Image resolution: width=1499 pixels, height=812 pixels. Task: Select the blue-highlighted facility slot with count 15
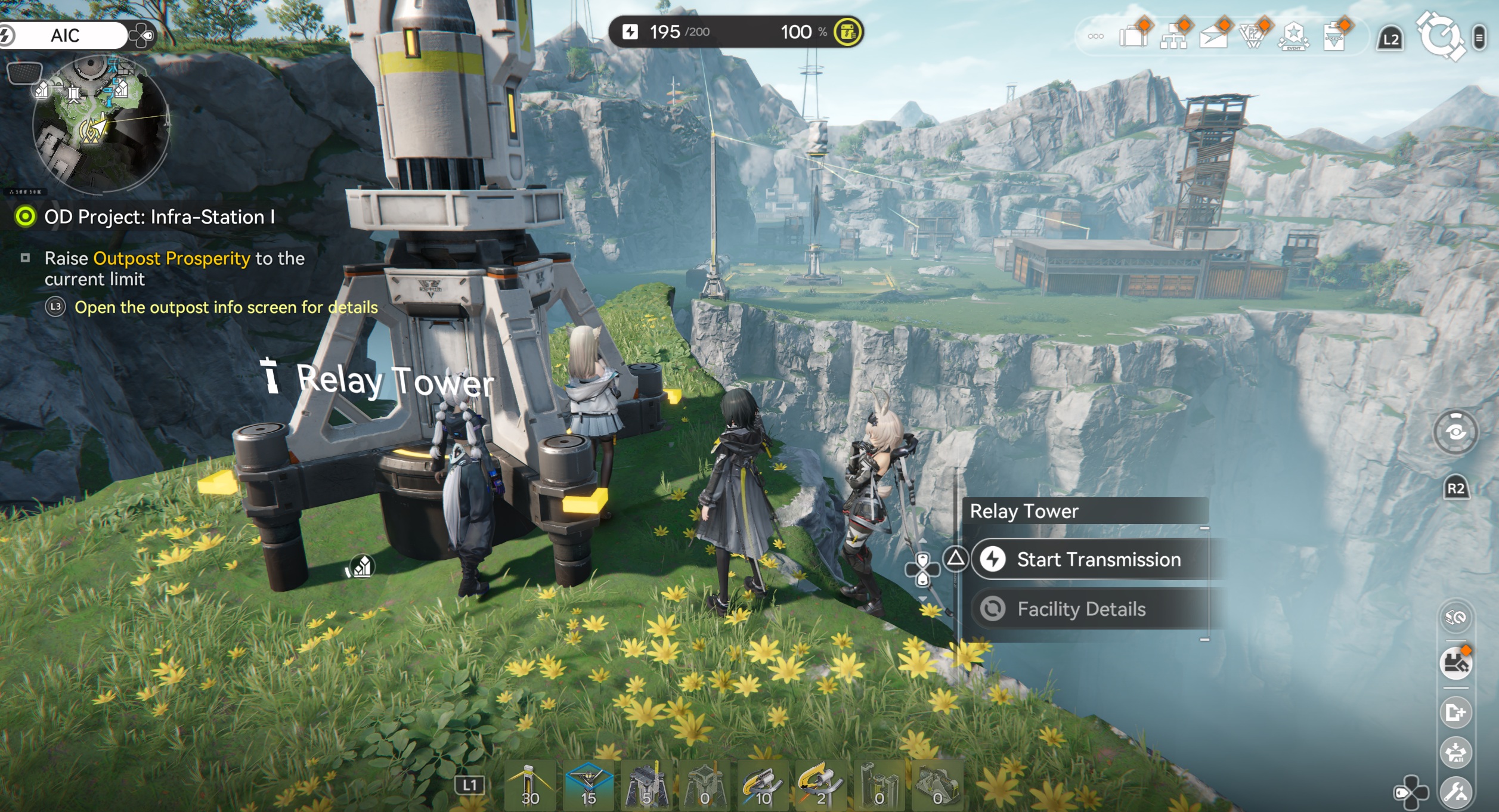[588, 785]
